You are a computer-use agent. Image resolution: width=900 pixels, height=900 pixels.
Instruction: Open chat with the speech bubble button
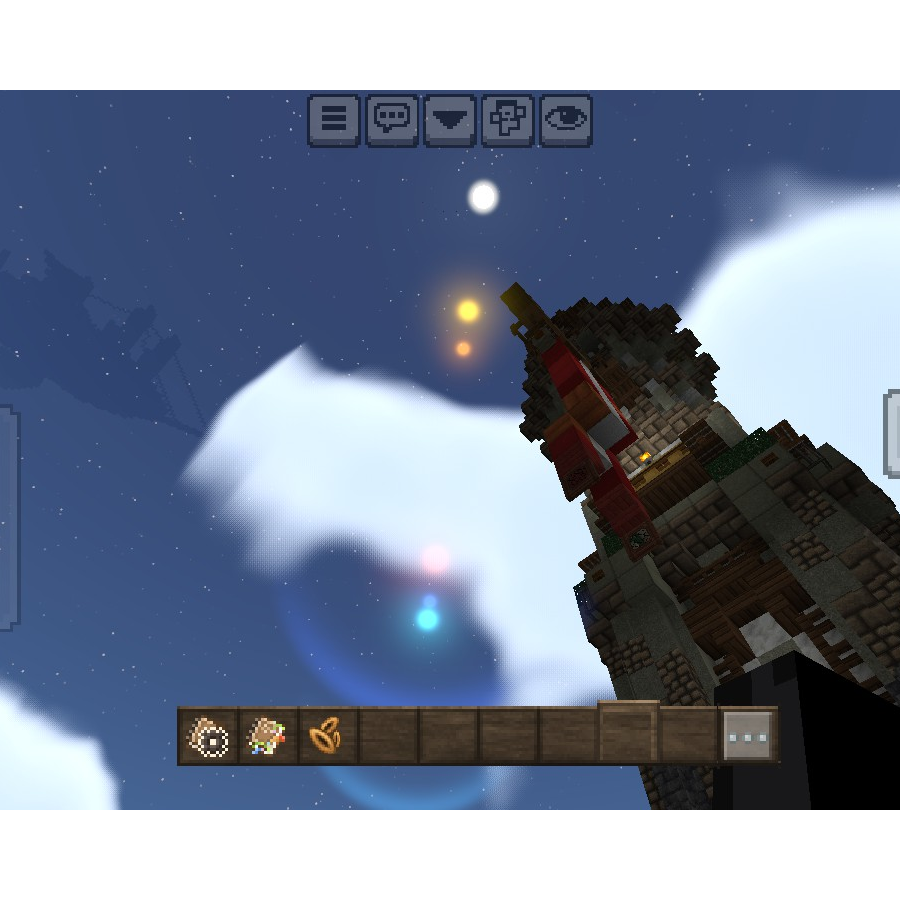click(x=392, y=121)
